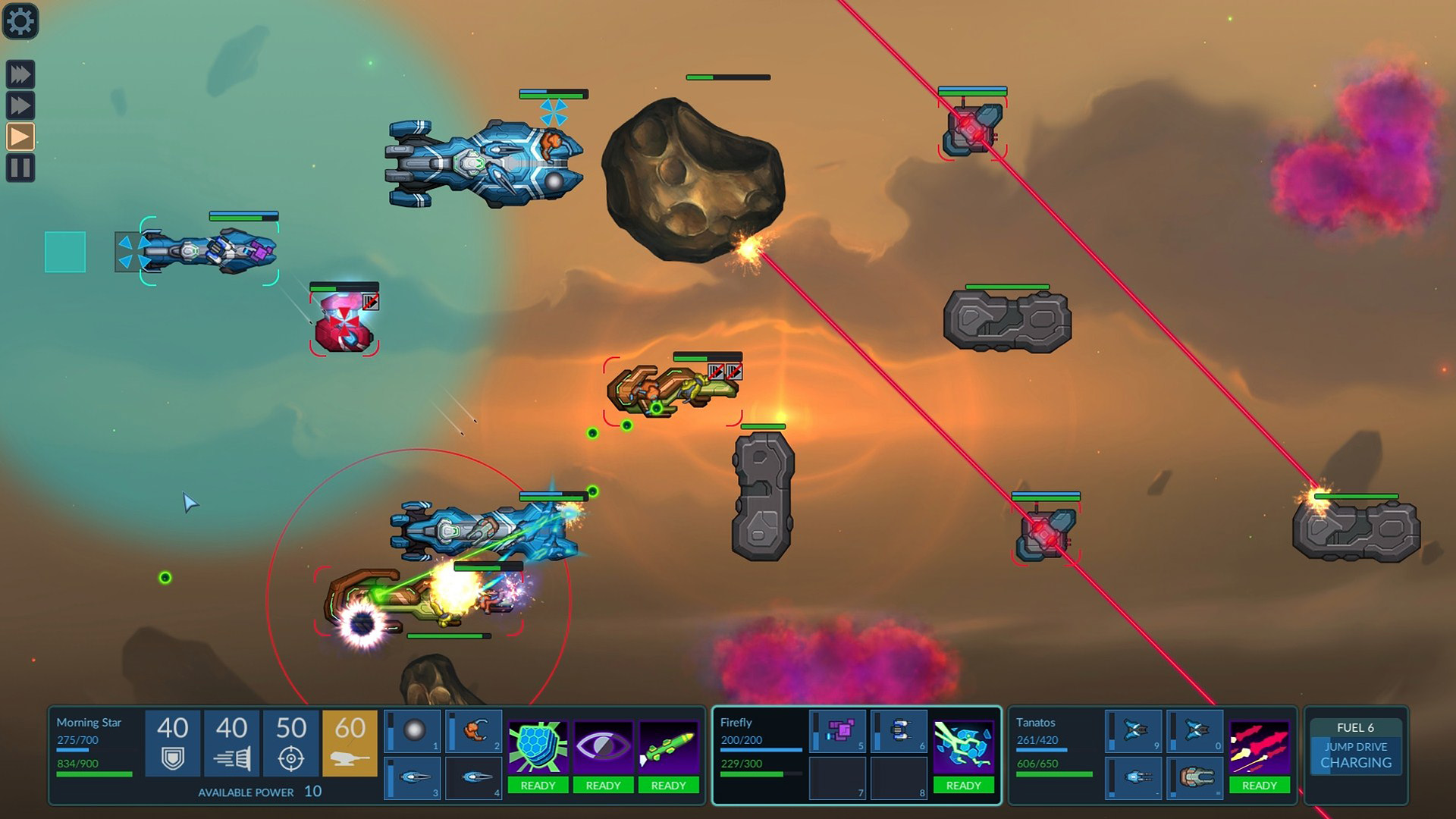
Task: Set game speed to triple fast-forward
Action: [20, 74]
